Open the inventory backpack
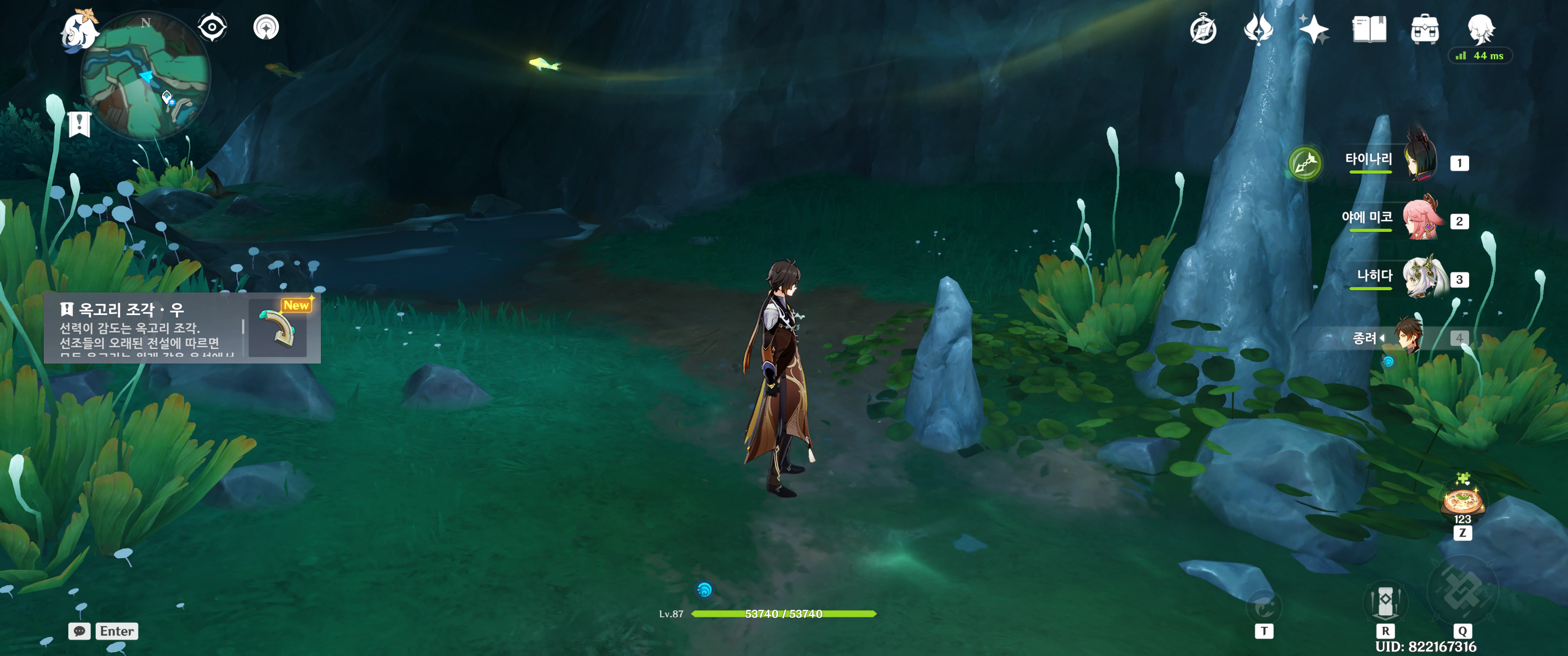Screen dimensions: 1568x656 [x=1424, y=30]
